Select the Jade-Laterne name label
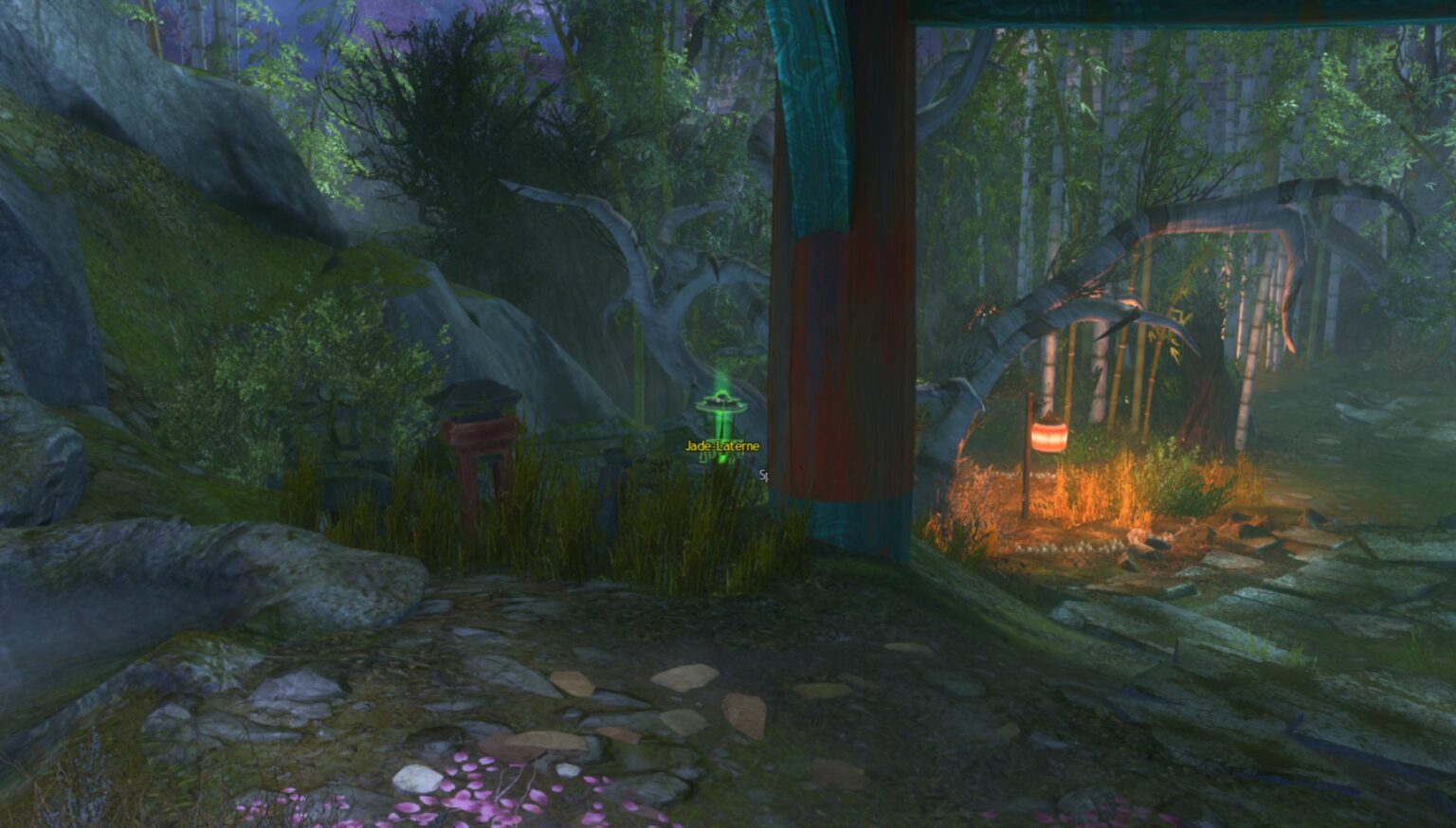This screenshot has height=828, width=1456. click(721, 446)
